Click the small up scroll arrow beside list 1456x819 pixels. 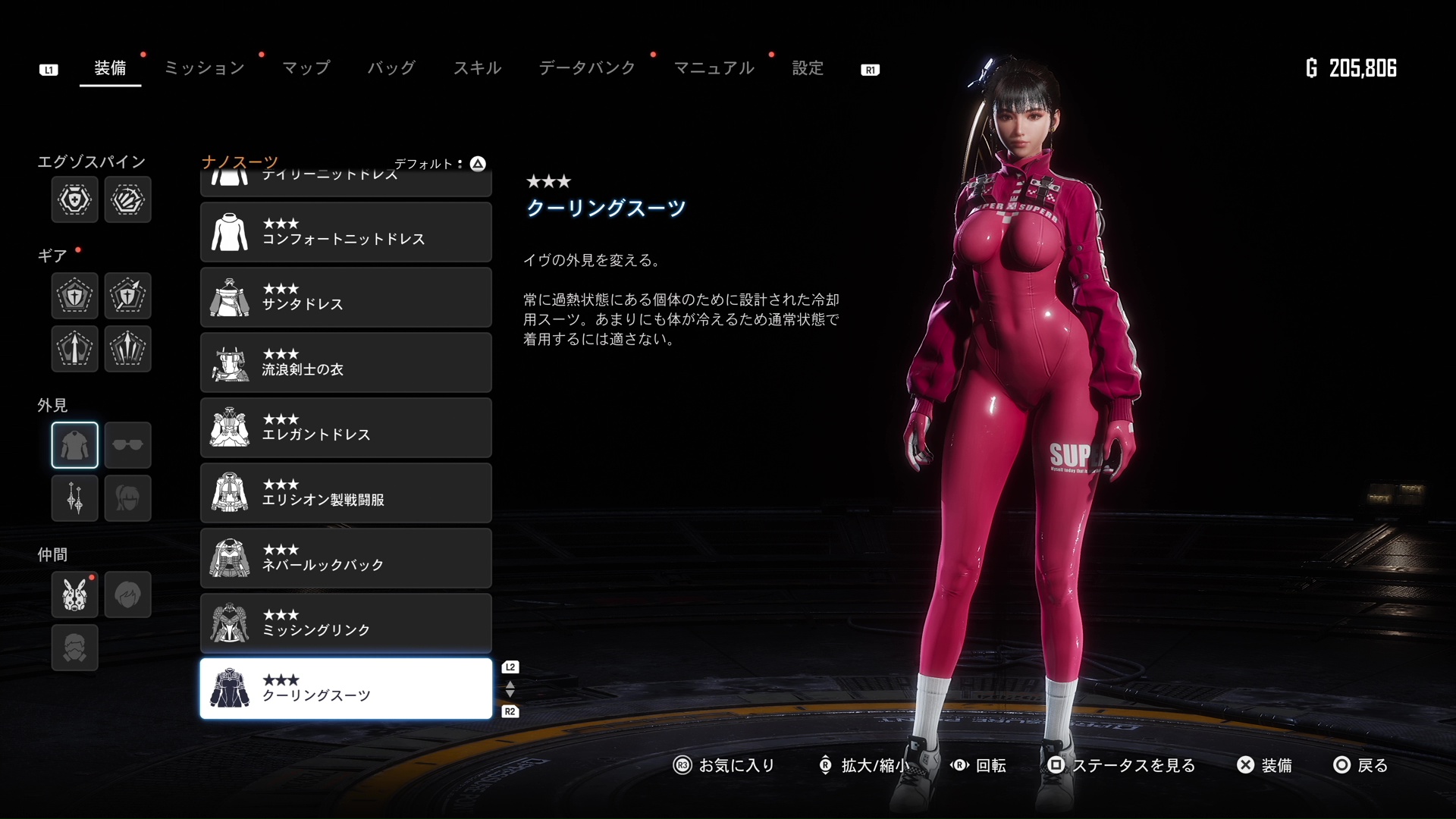point(510,685)
